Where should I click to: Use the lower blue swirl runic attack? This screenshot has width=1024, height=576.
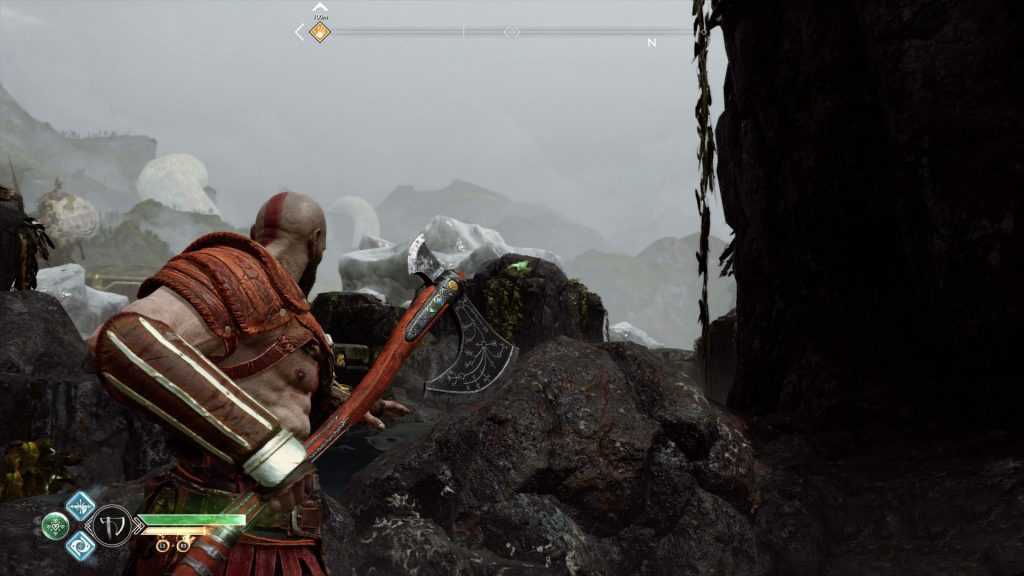[x=80, y=545]
